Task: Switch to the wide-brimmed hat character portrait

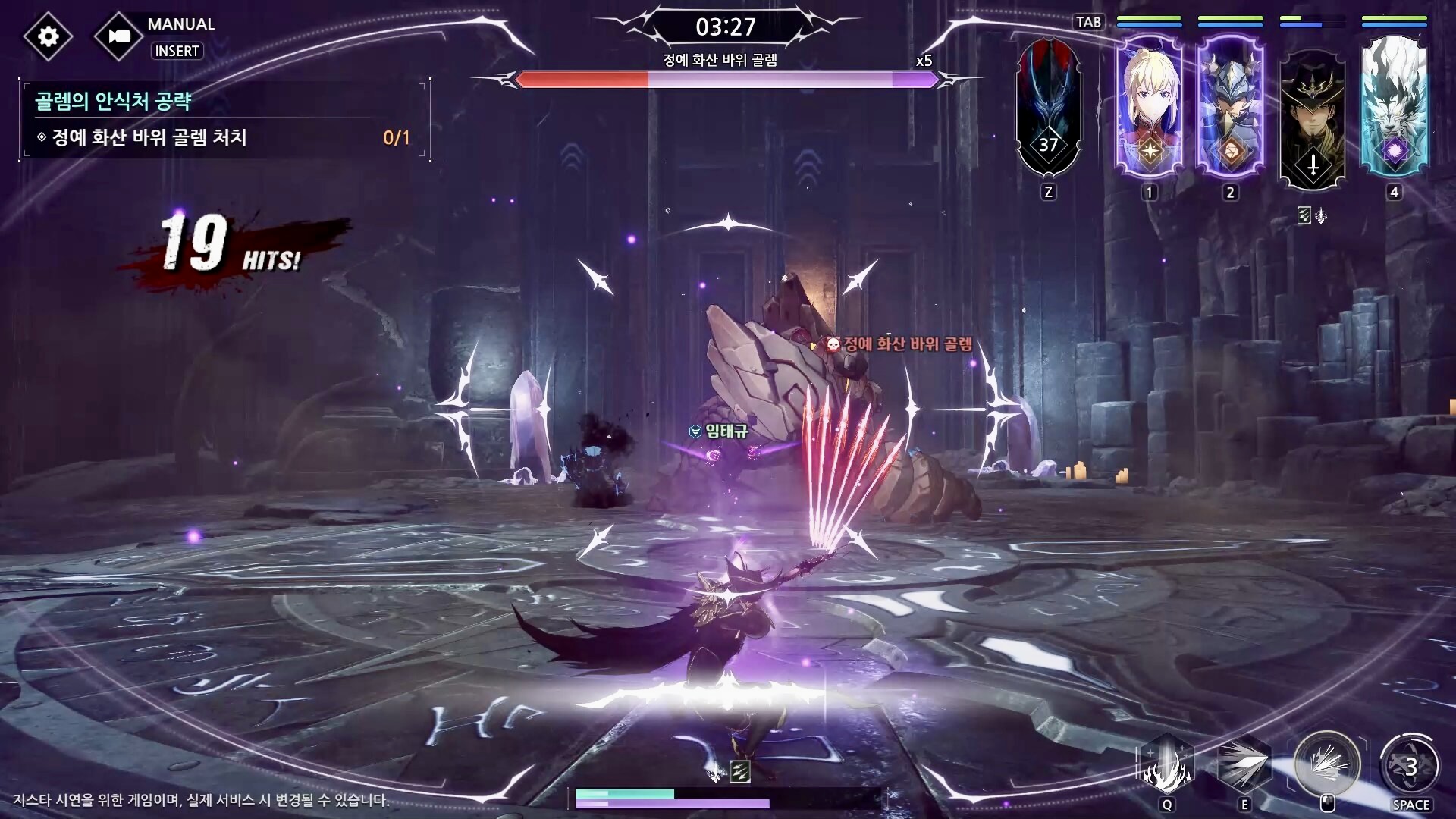Action: tap(1312, 114)
